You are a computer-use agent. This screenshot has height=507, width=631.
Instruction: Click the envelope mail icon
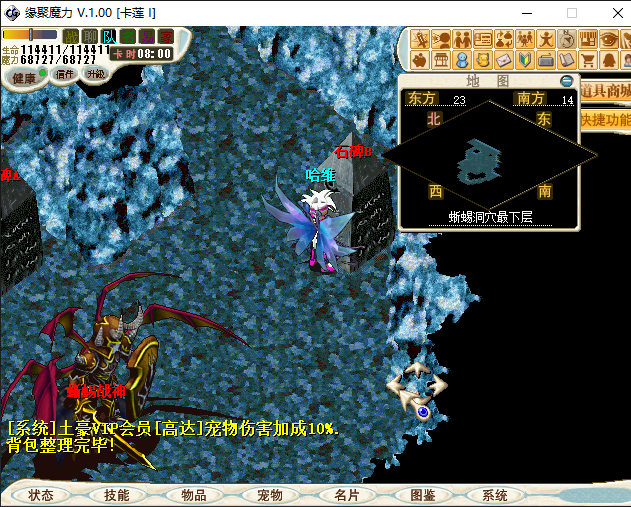tap(506, 60)
